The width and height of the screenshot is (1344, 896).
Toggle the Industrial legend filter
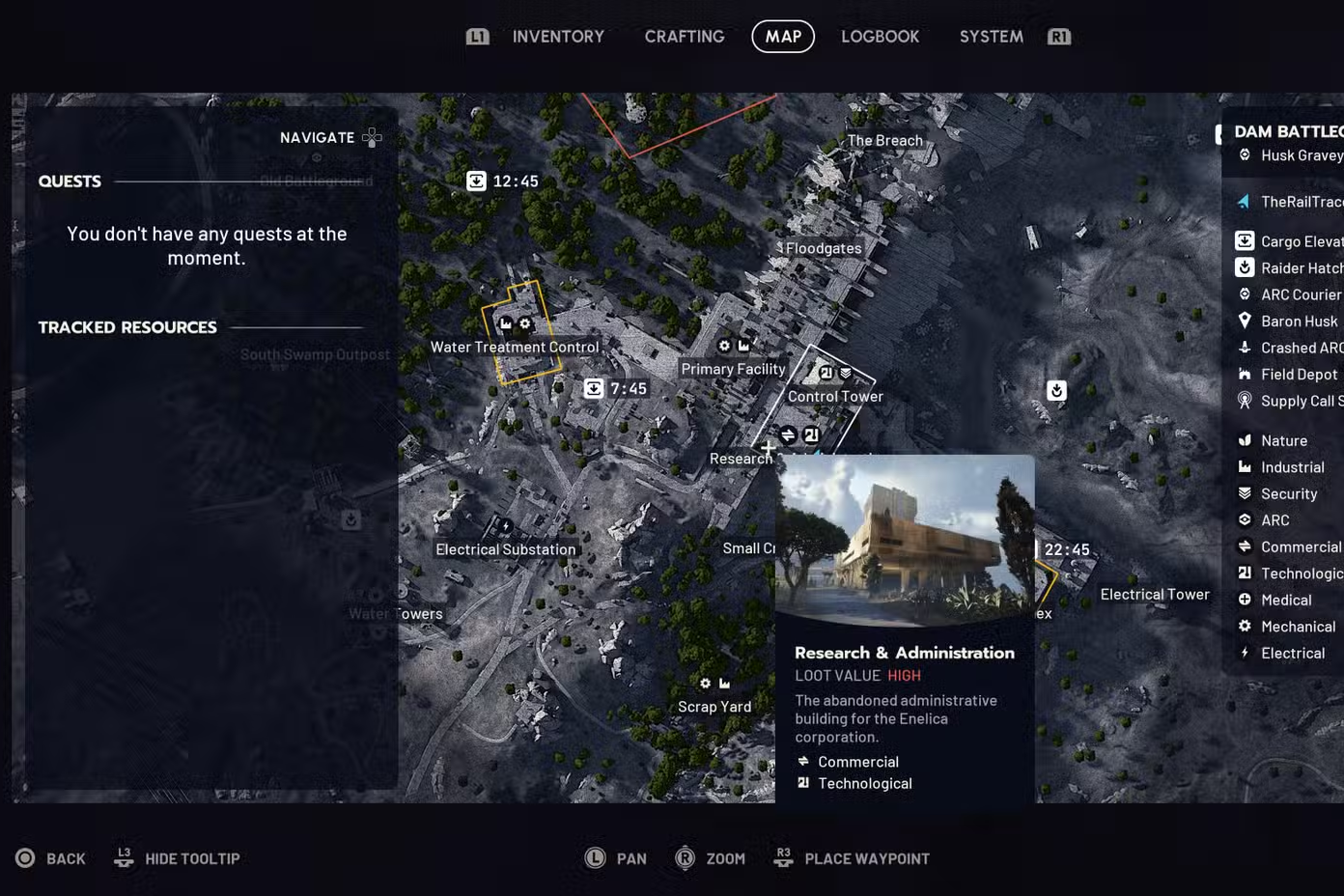tap(1292, 467)
